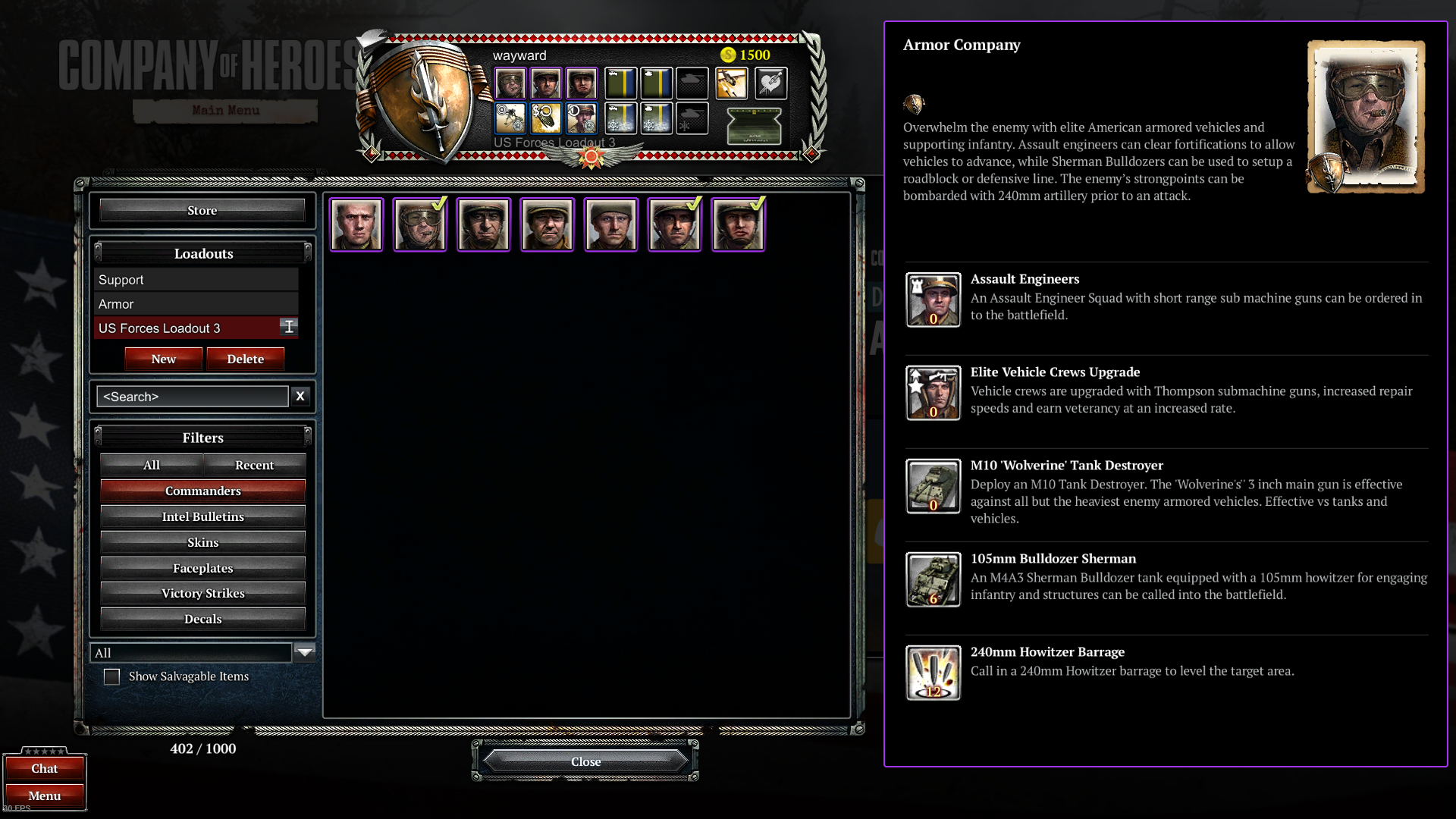Select the Support loadout
The width and height of the screenshot is (1456, 819).
point(196,280)
